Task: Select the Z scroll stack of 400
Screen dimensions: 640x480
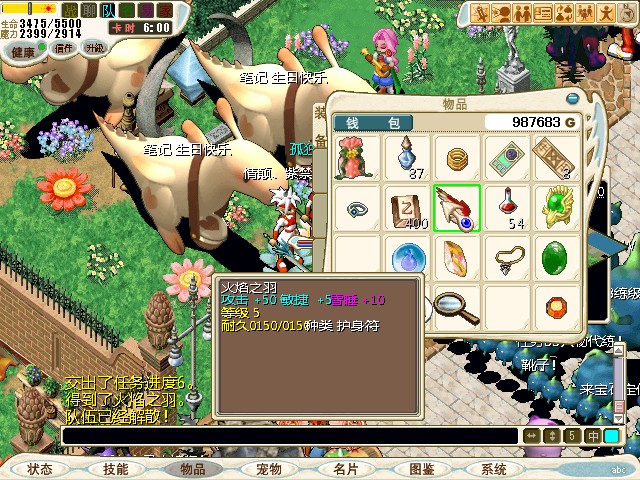Action: point(408,208)
